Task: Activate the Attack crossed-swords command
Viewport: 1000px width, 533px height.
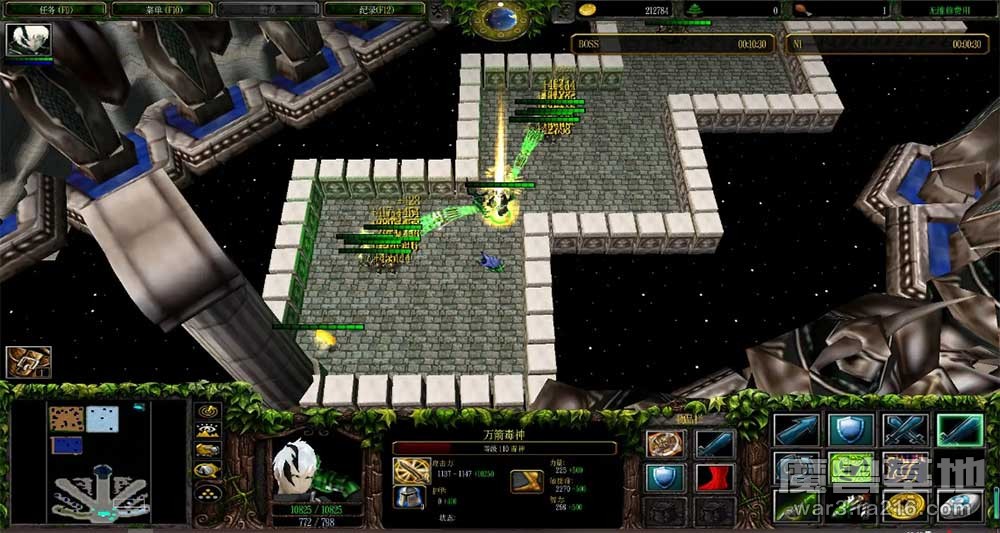Action: [x=904, y=430]
